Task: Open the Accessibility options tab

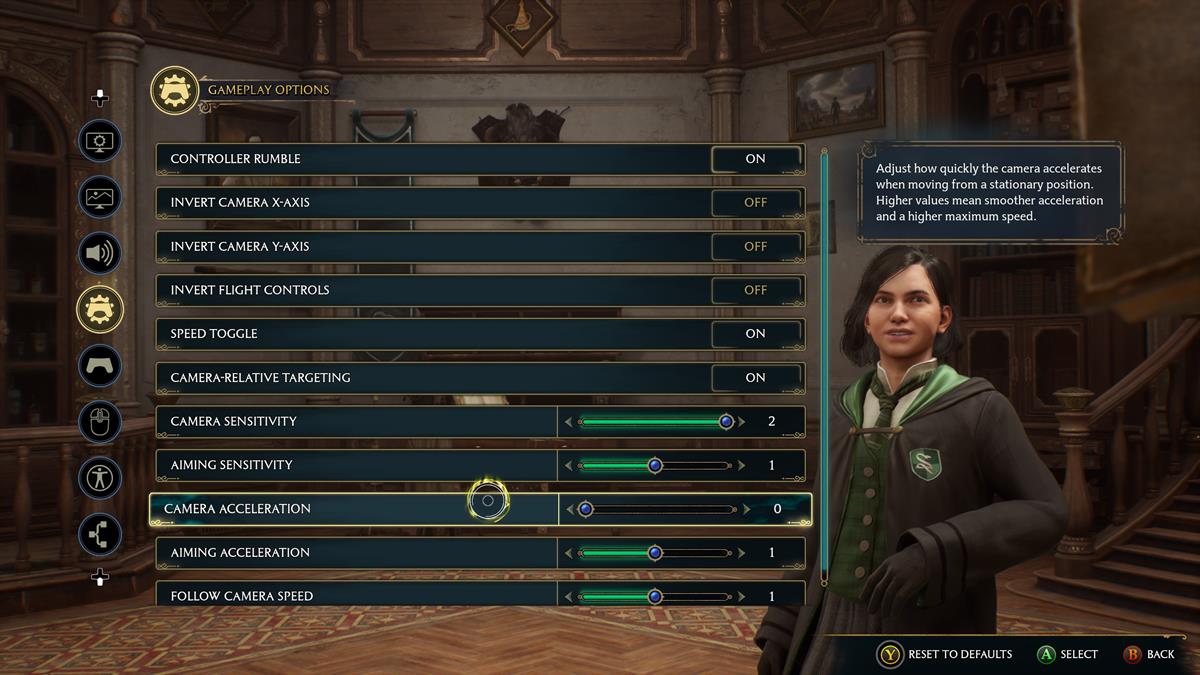Action: coord(100,478)
